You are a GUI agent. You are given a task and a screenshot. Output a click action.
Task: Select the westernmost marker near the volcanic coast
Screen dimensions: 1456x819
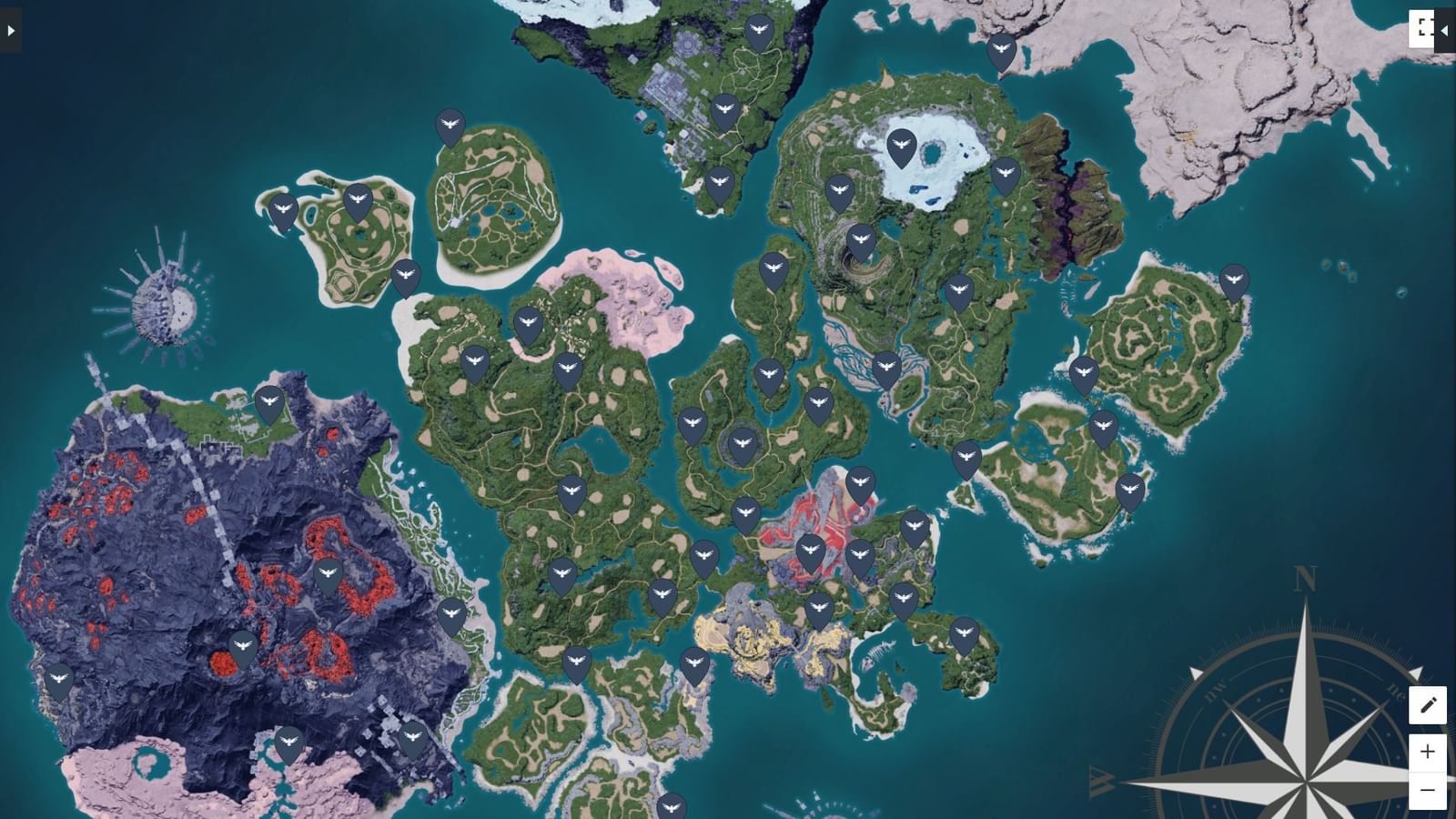point(59,678)
